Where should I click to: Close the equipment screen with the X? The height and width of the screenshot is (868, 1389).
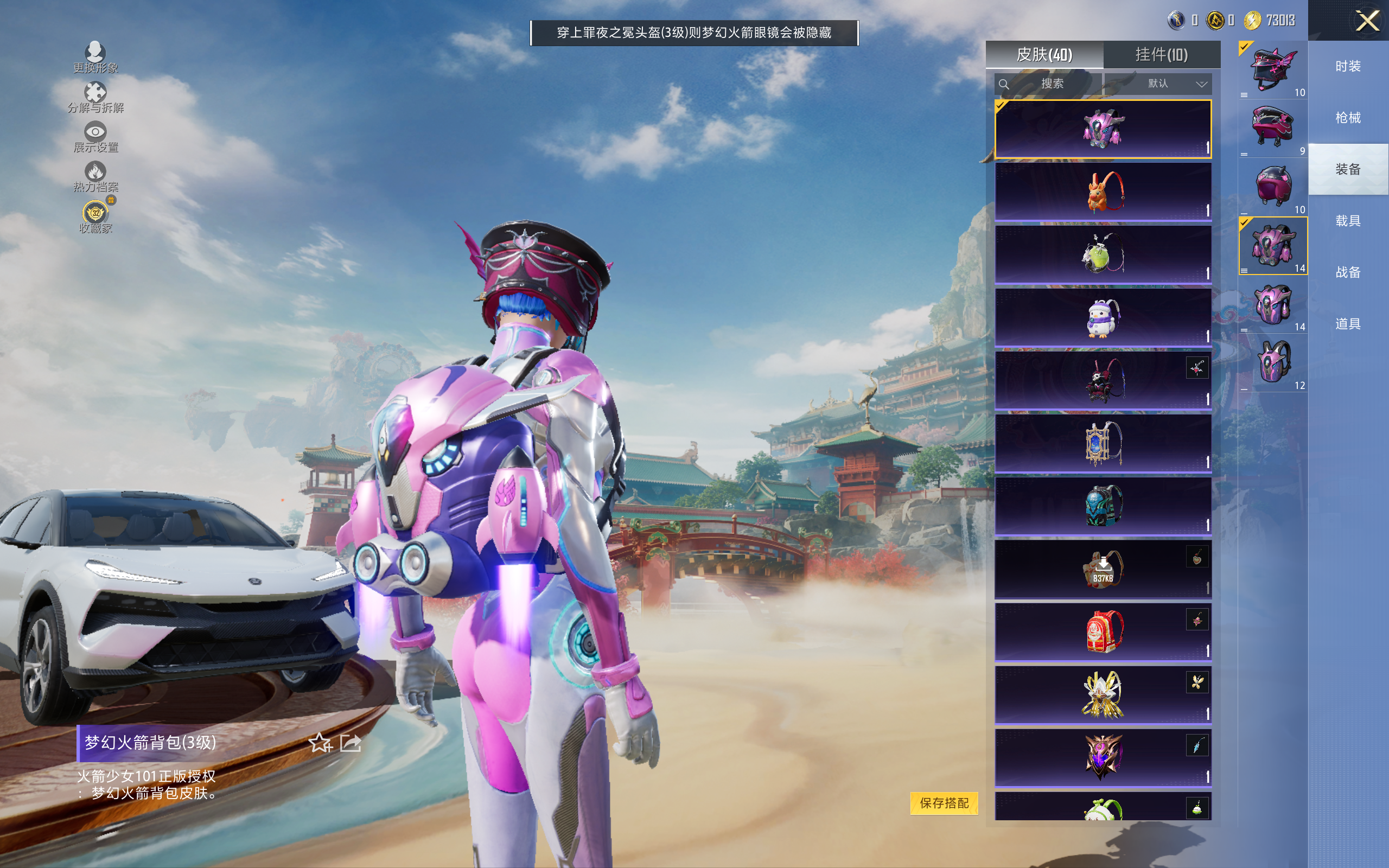[1367, 21]
